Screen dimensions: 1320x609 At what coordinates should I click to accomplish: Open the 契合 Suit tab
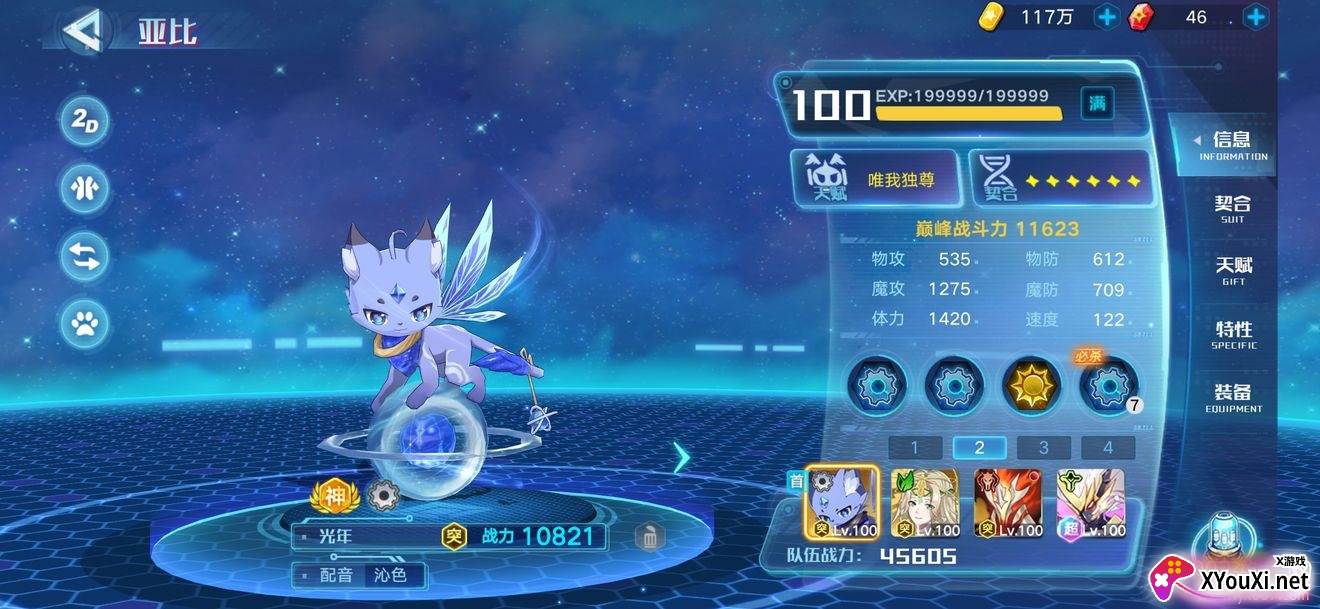(1232, 207)
